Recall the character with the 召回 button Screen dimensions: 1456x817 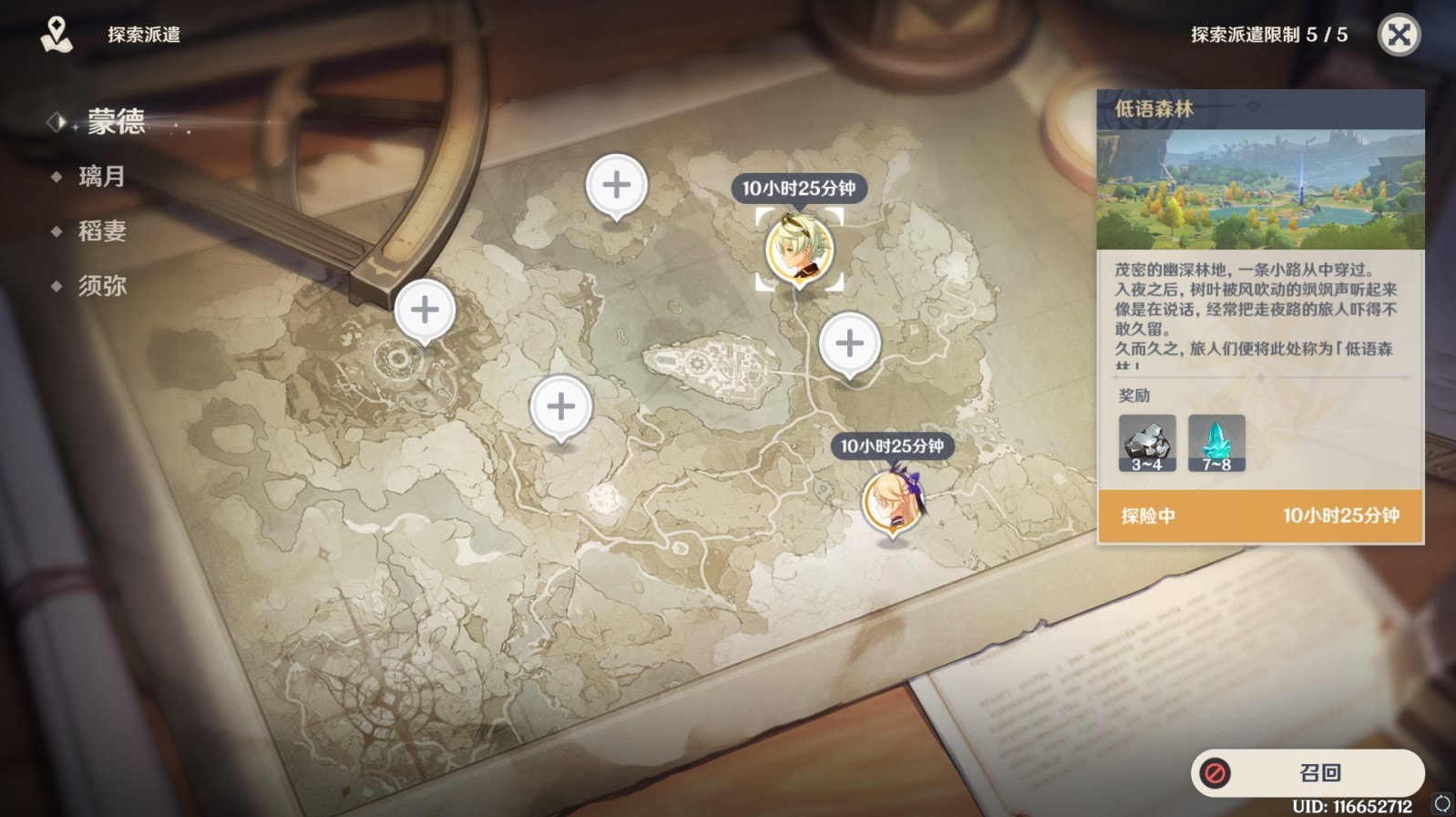1307,772
